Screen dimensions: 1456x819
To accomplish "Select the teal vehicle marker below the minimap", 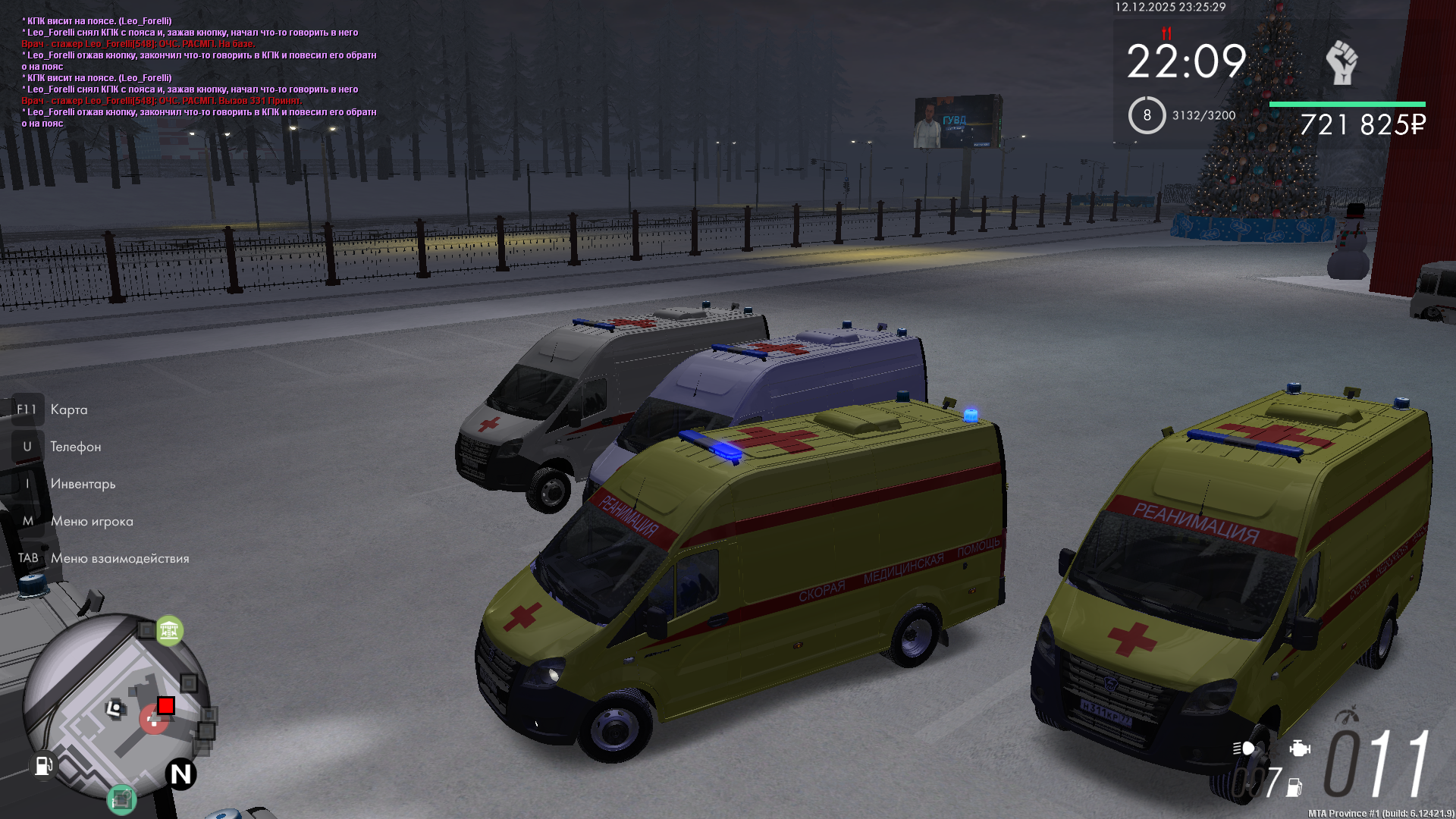I will (x=121, y=799).
